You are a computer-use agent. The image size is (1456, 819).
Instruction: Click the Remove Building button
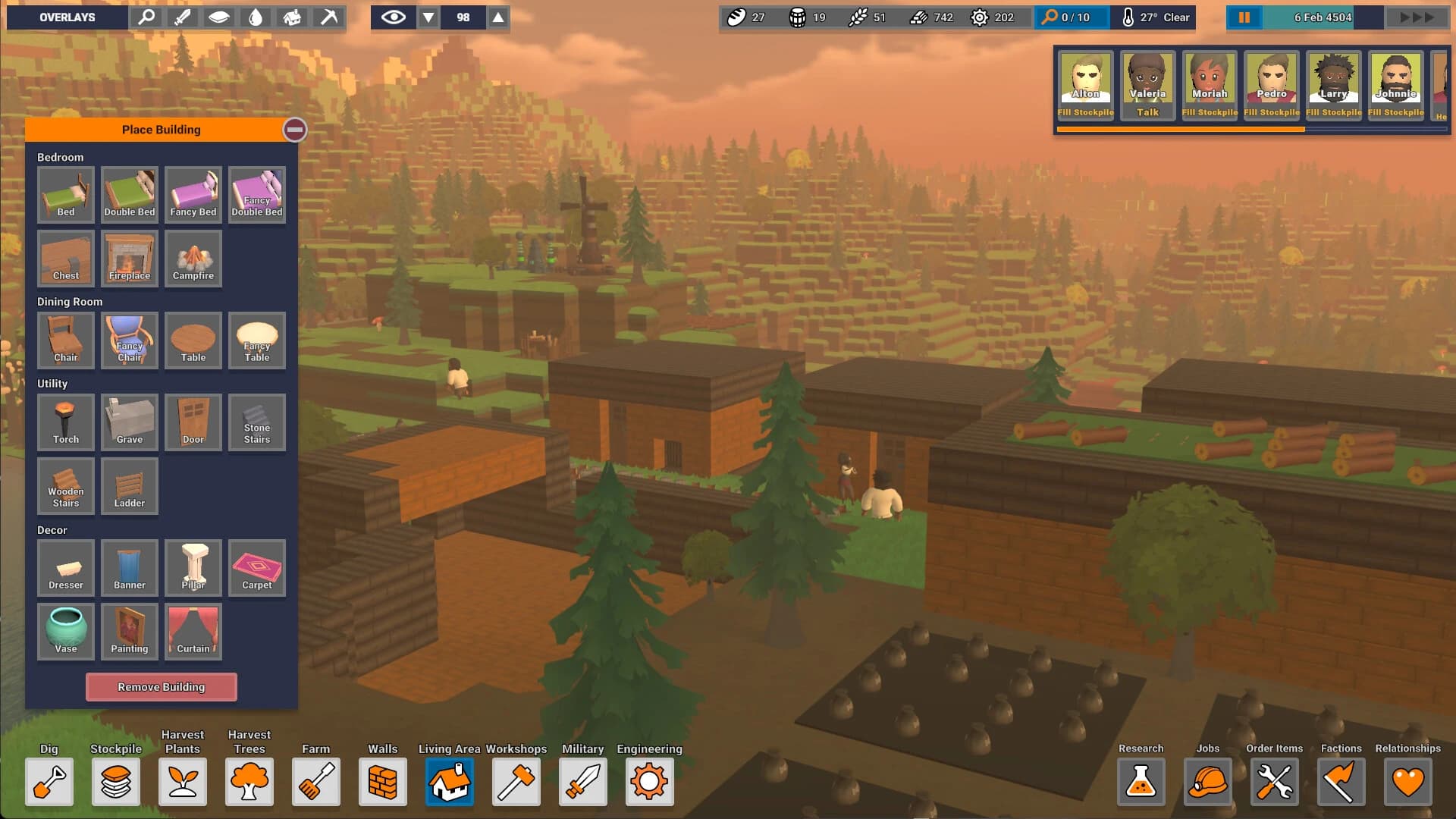click(161, 687)
